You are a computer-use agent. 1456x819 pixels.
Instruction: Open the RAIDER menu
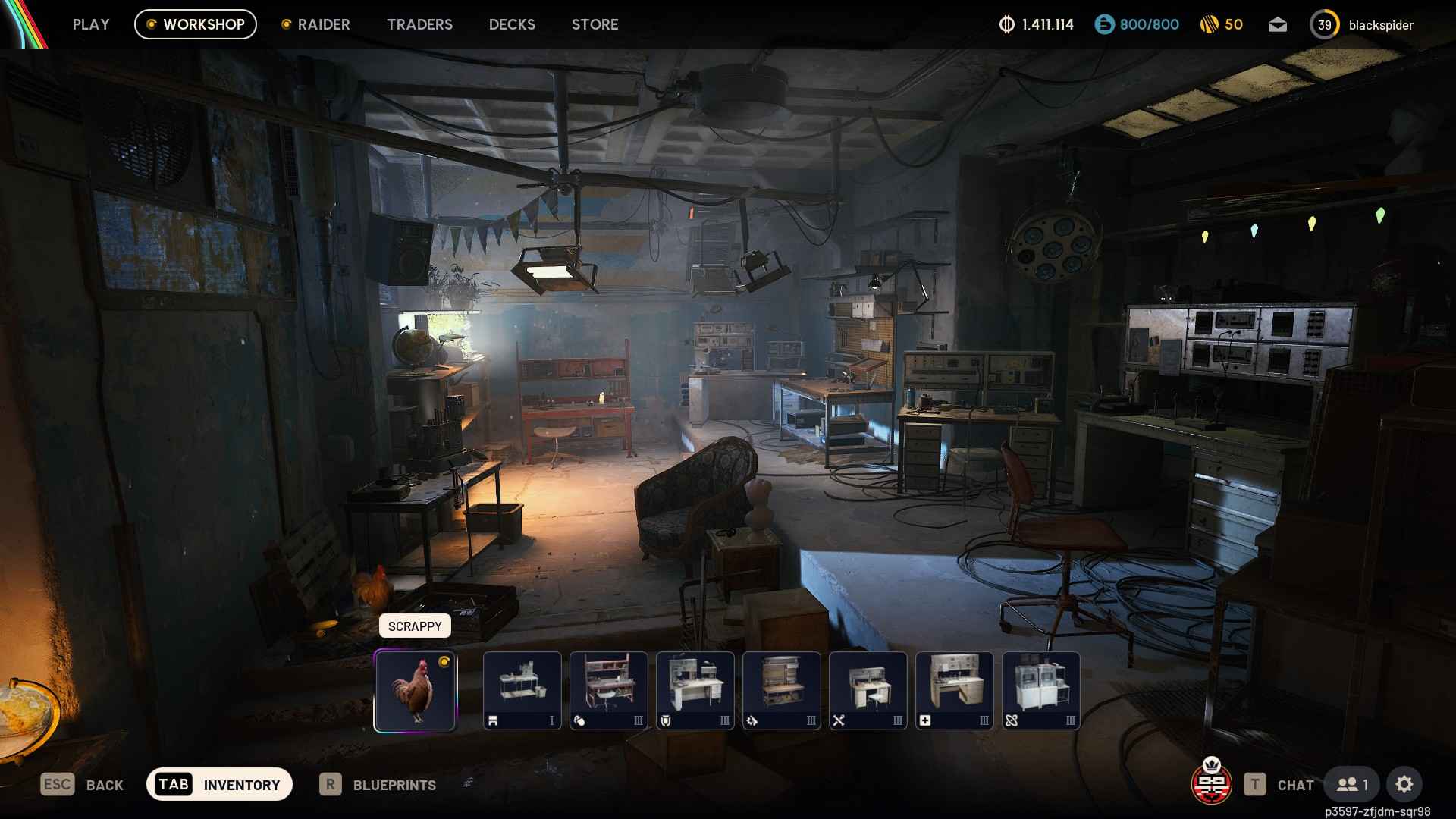coord(316,24)
